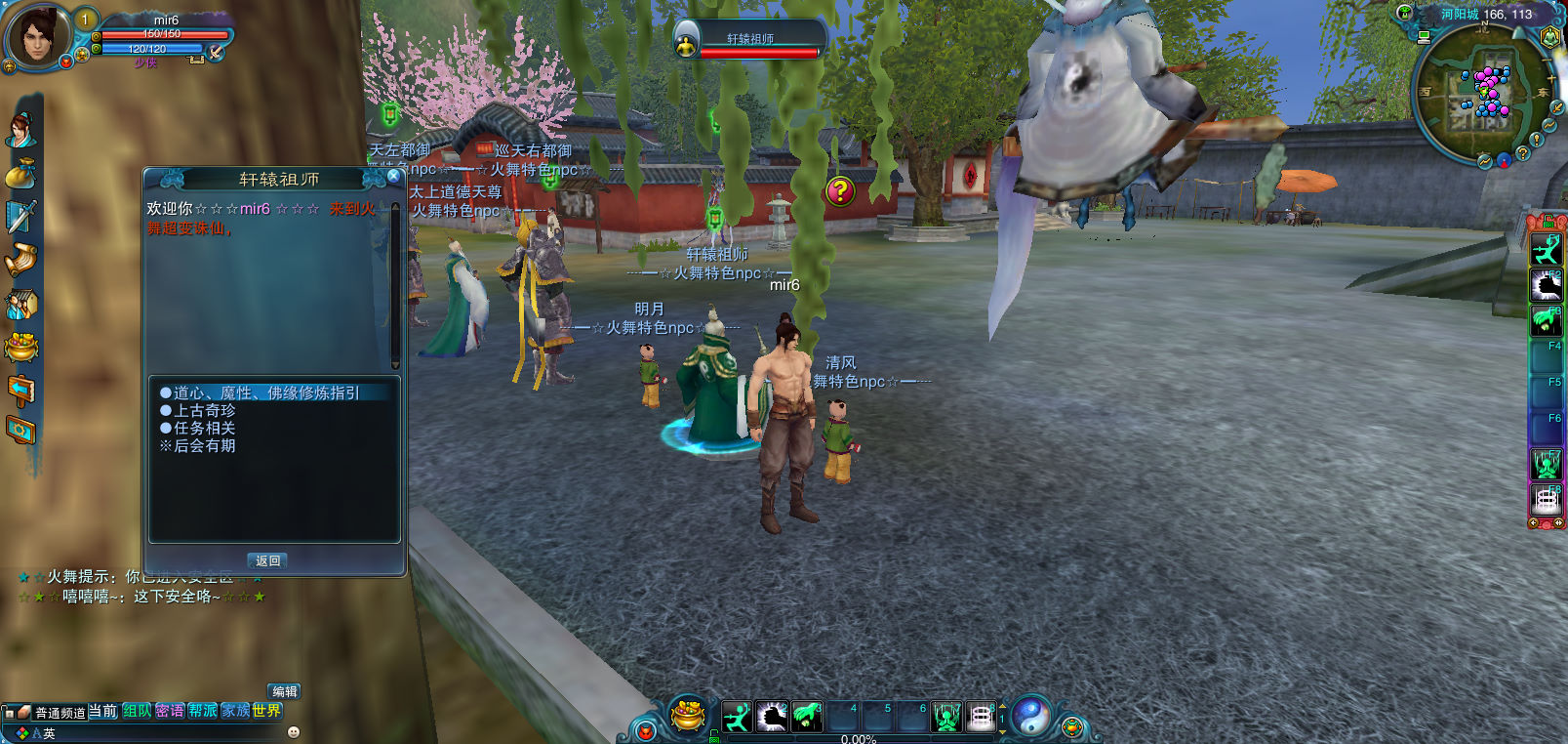Open the emoji smiley picker in chat

294,732
